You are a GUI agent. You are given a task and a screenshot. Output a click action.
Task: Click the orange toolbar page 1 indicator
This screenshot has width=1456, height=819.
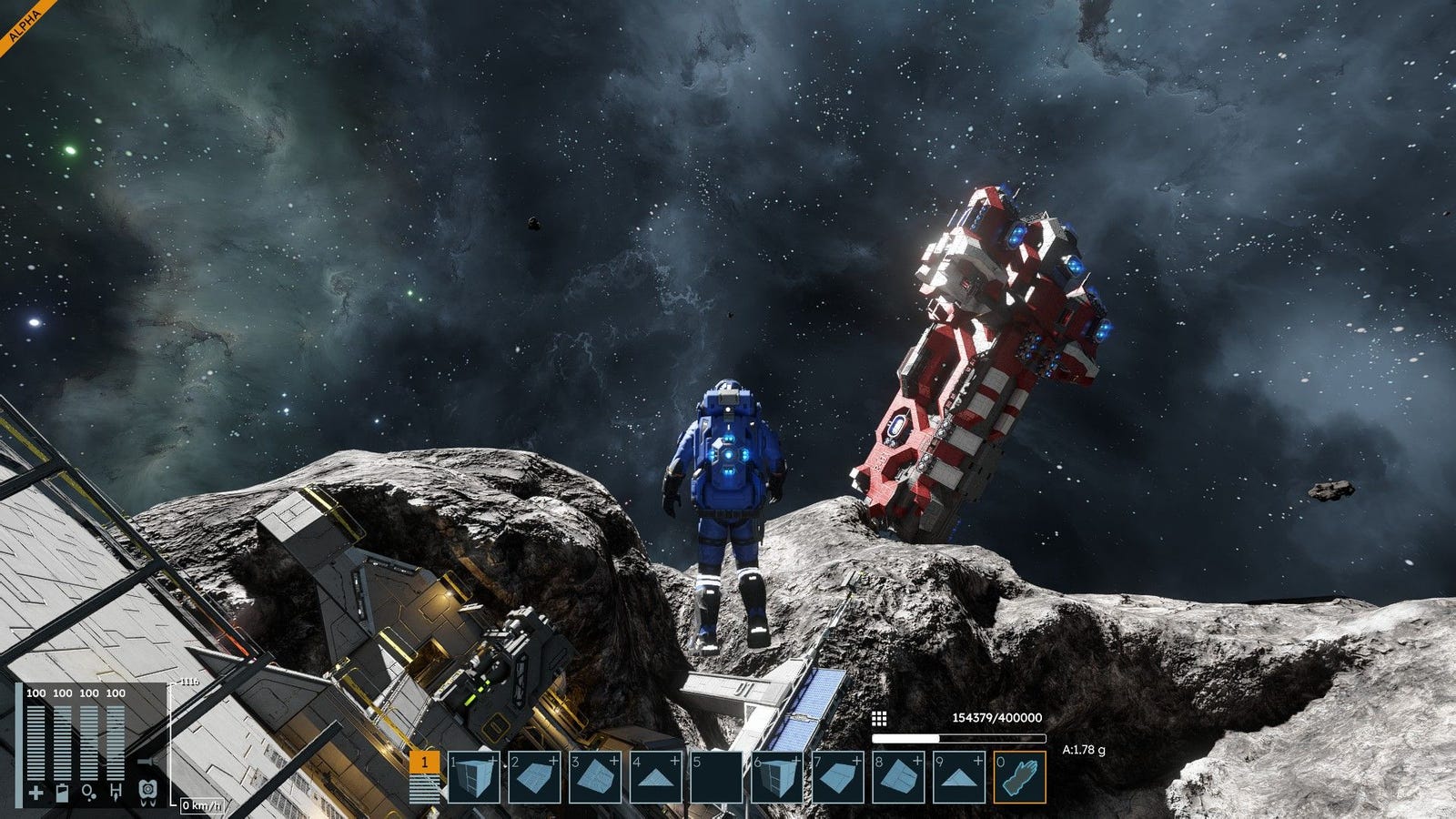(424, 763)
